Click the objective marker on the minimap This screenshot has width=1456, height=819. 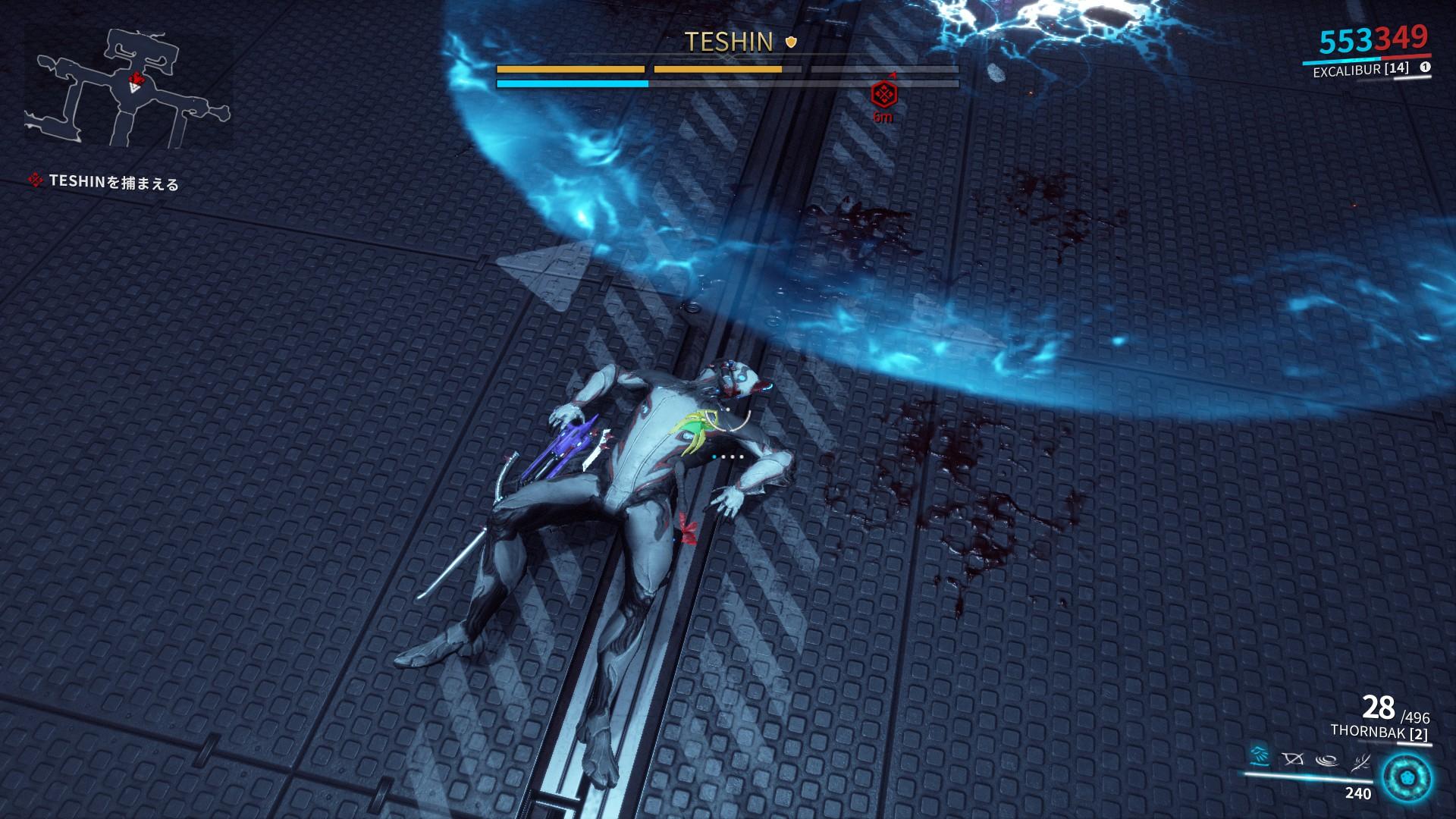pyautogui.click(x=136, y=79)
